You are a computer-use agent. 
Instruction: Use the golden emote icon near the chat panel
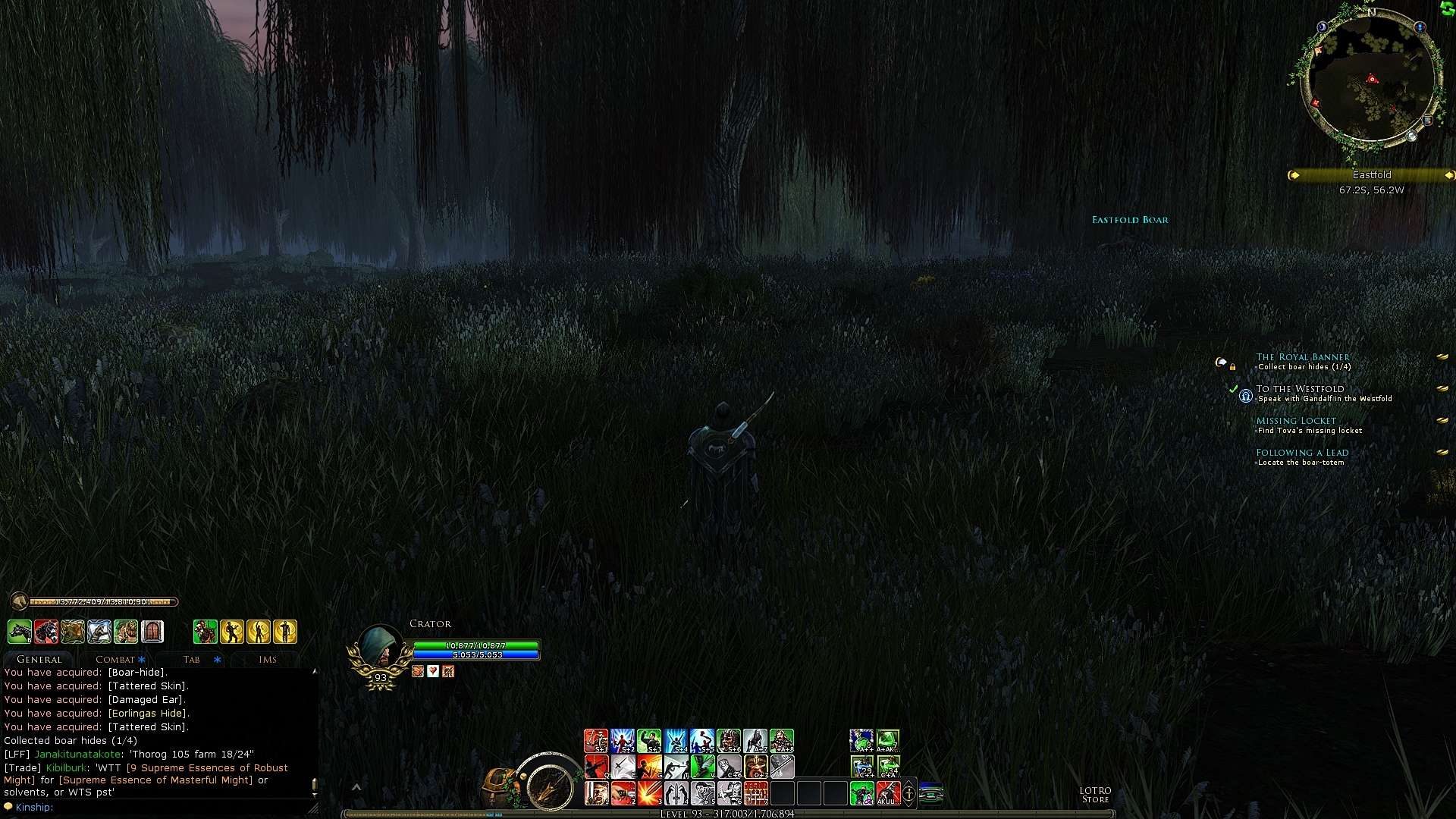click(x=234, y=632)
